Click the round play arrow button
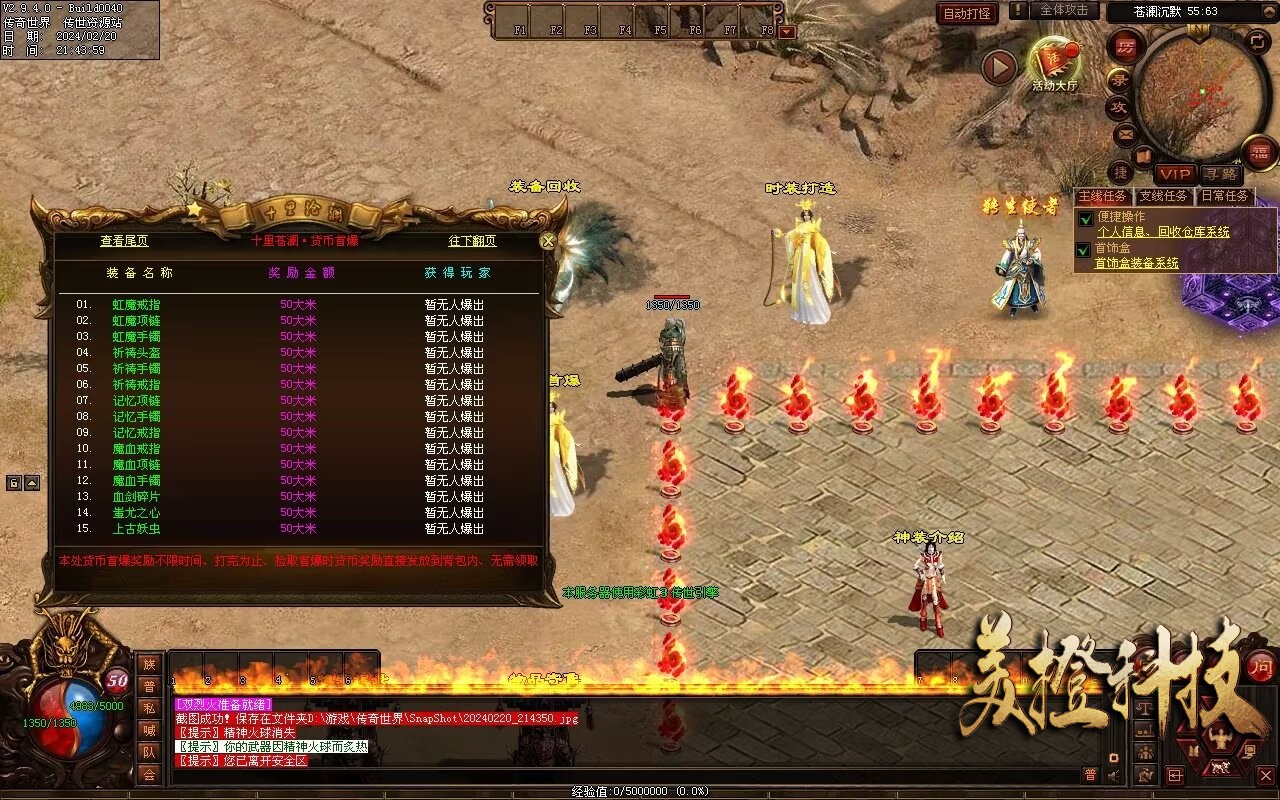Viewport: 1280px width, 800px height. (999, 67)
